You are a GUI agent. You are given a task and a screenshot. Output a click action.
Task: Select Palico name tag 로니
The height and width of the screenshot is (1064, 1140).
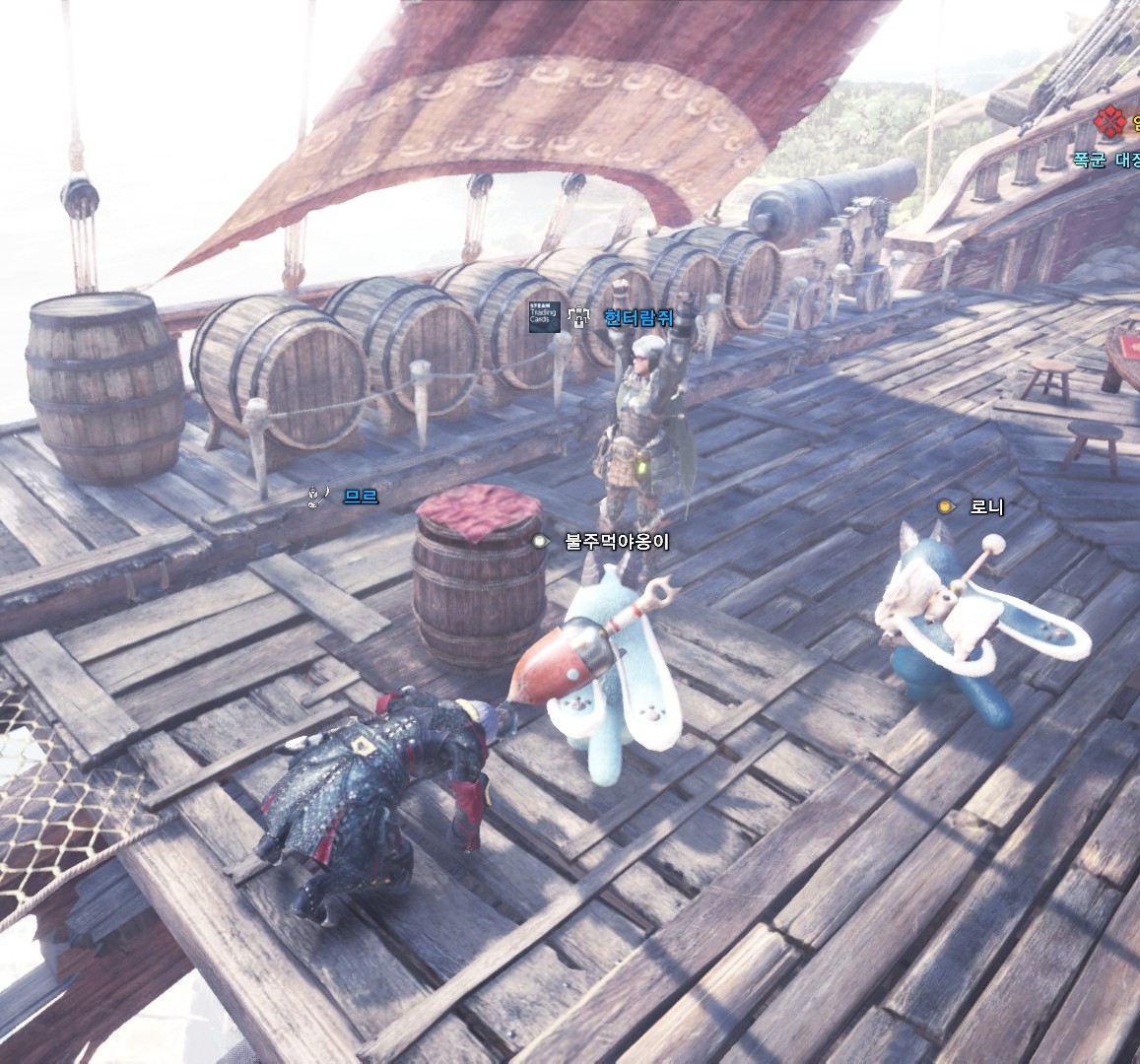point(986,506)
